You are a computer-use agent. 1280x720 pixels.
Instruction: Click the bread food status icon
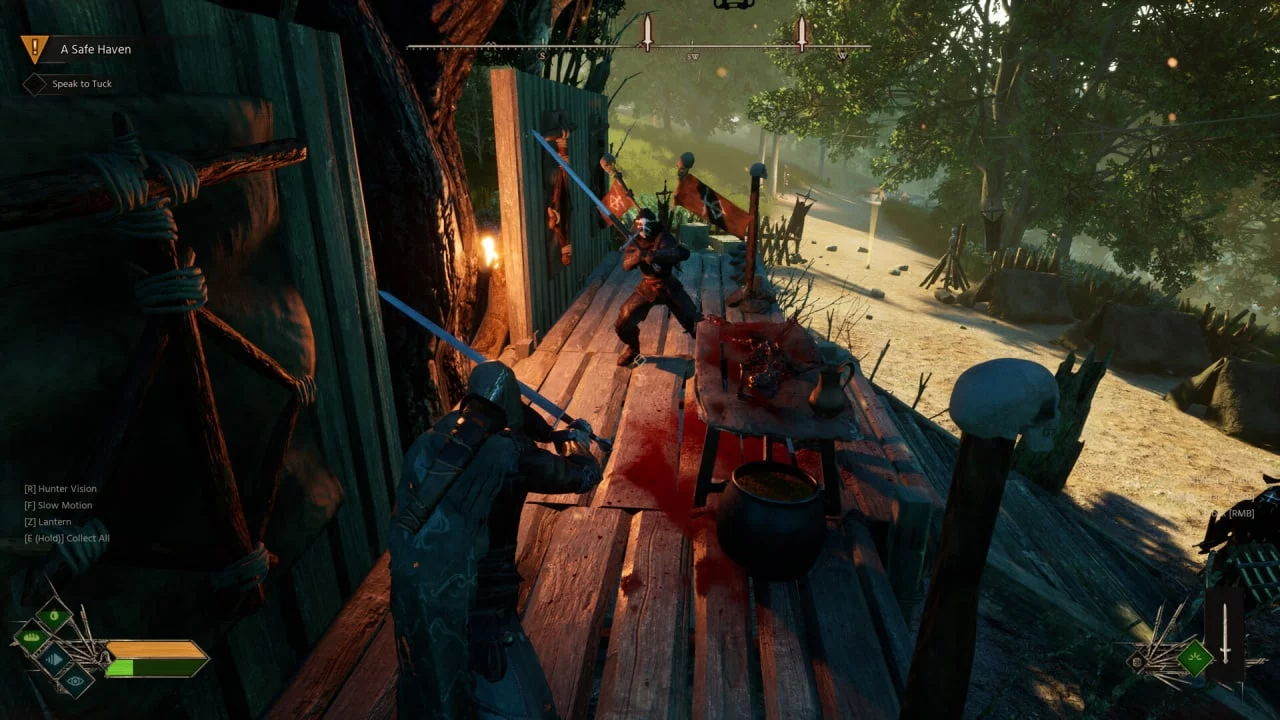click(32, 636)
